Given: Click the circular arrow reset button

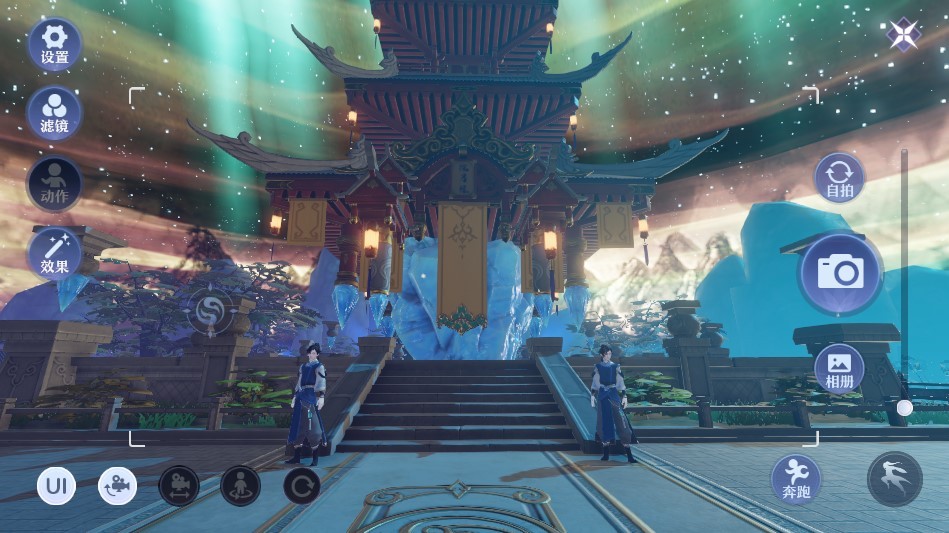Looking at the screenshot, I should pos(302,487).
